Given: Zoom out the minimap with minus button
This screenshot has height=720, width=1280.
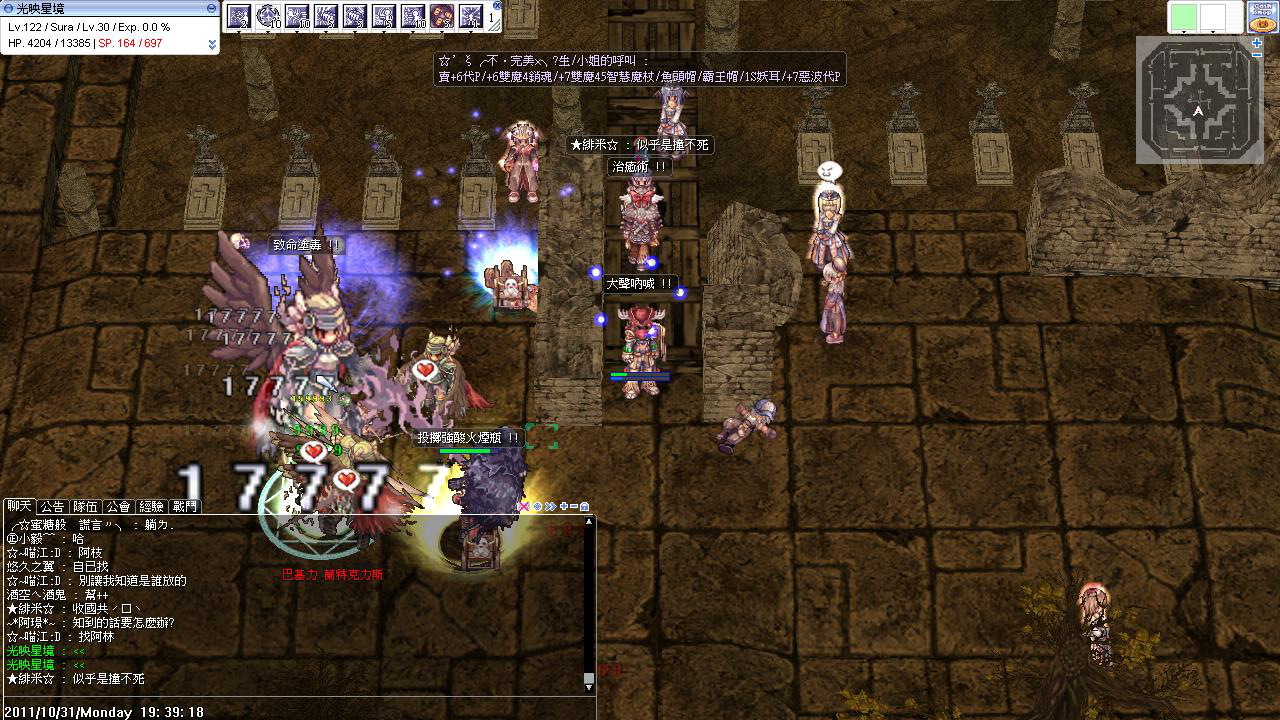Looking at the screenshot, I should (1257, 55).
